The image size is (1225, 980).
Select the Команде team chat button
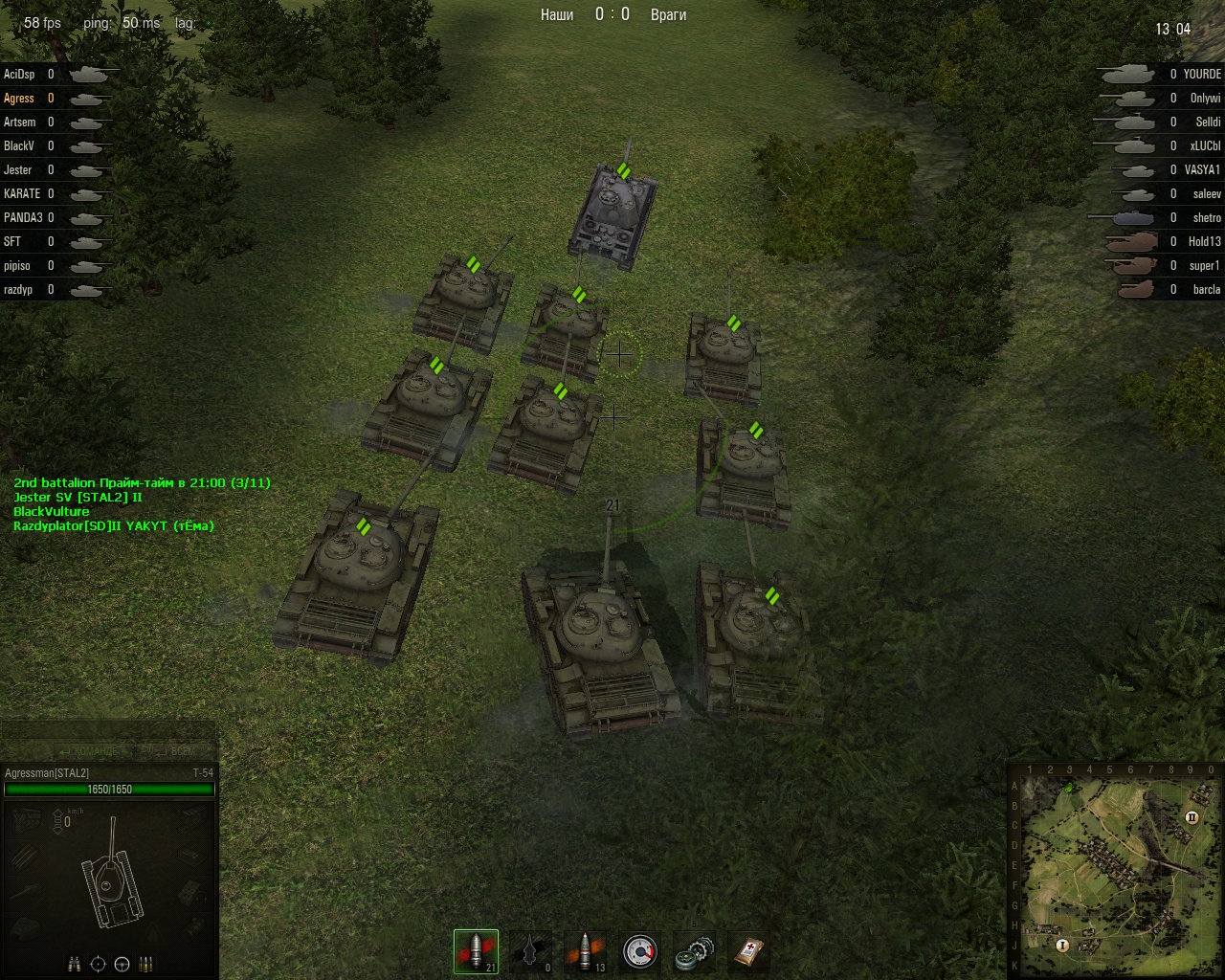click(x=96, y=751)
